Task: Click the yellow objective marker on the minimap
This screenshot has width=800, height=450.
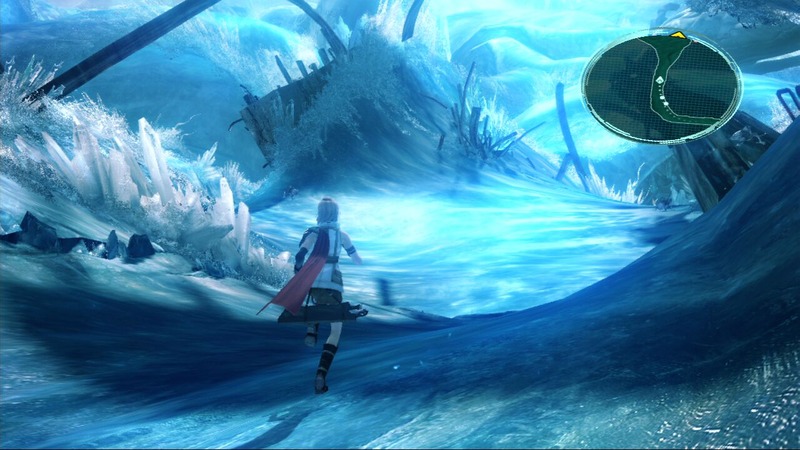Action: click(x=678, y=35)
